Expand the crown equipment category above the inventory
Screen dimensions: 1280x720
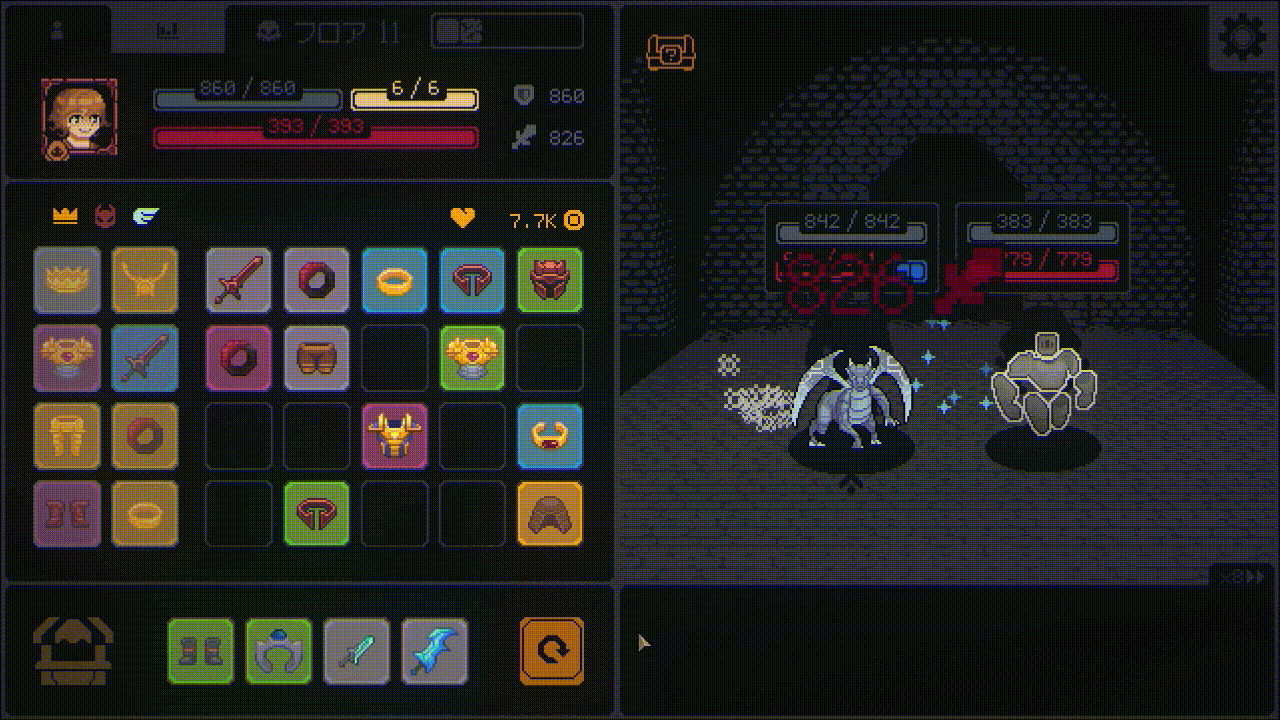tap(67, 214)
